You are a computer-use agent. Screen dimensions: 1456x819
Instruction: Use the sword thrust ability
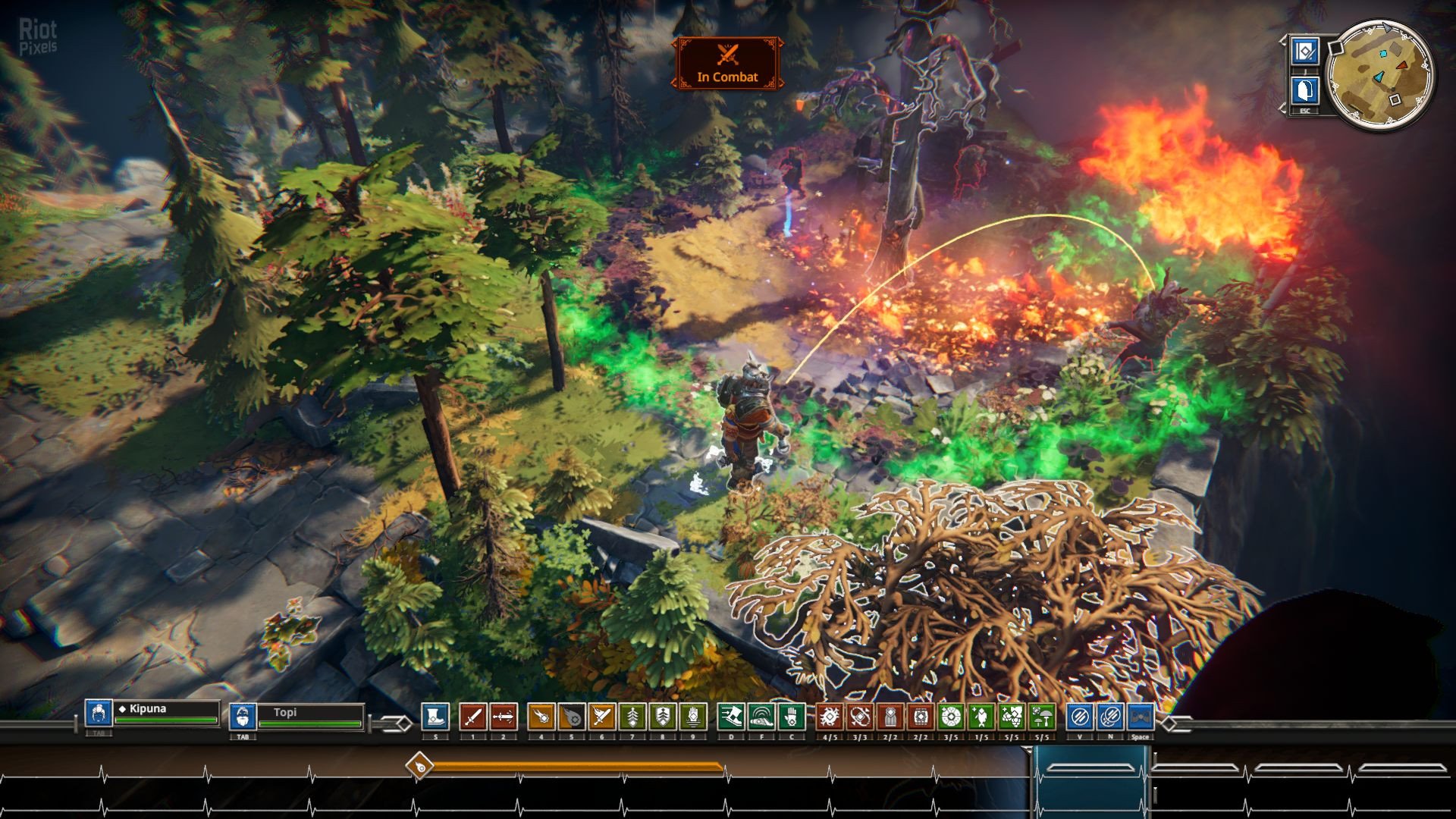pyautogui.click(x=503, y=717)
